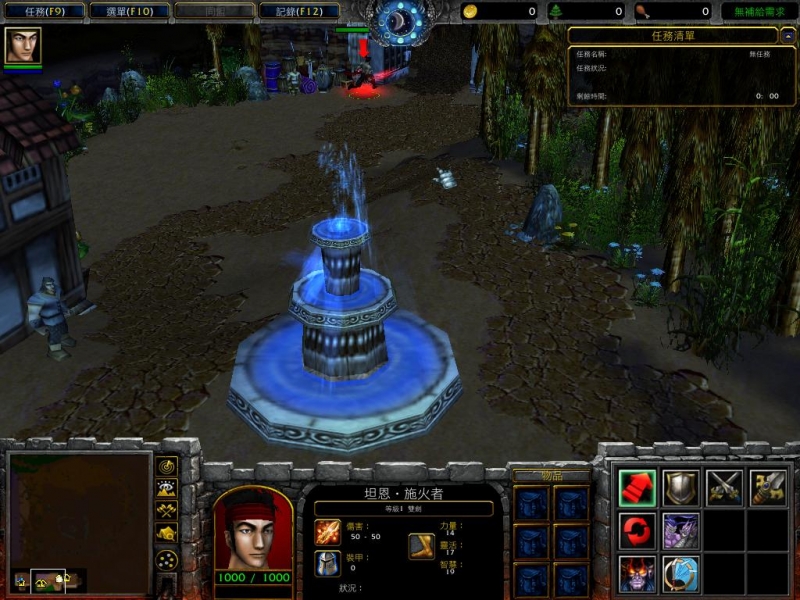Activate the single sword command icon
This screenshot has width=800, height=600.
click(768, 487)
